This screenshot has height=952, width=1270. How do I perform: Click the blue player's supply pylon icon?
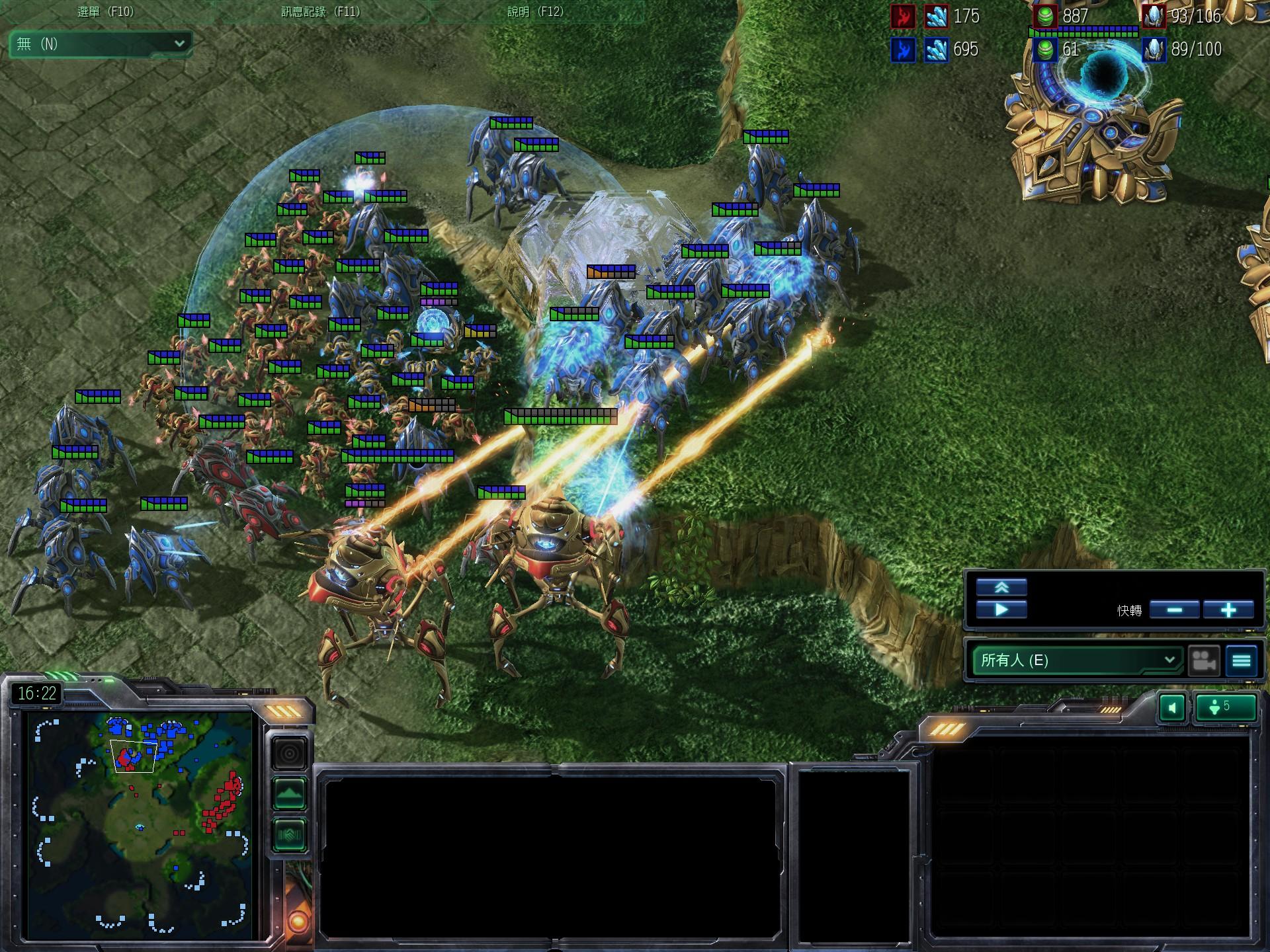[x=1153, y=49]
